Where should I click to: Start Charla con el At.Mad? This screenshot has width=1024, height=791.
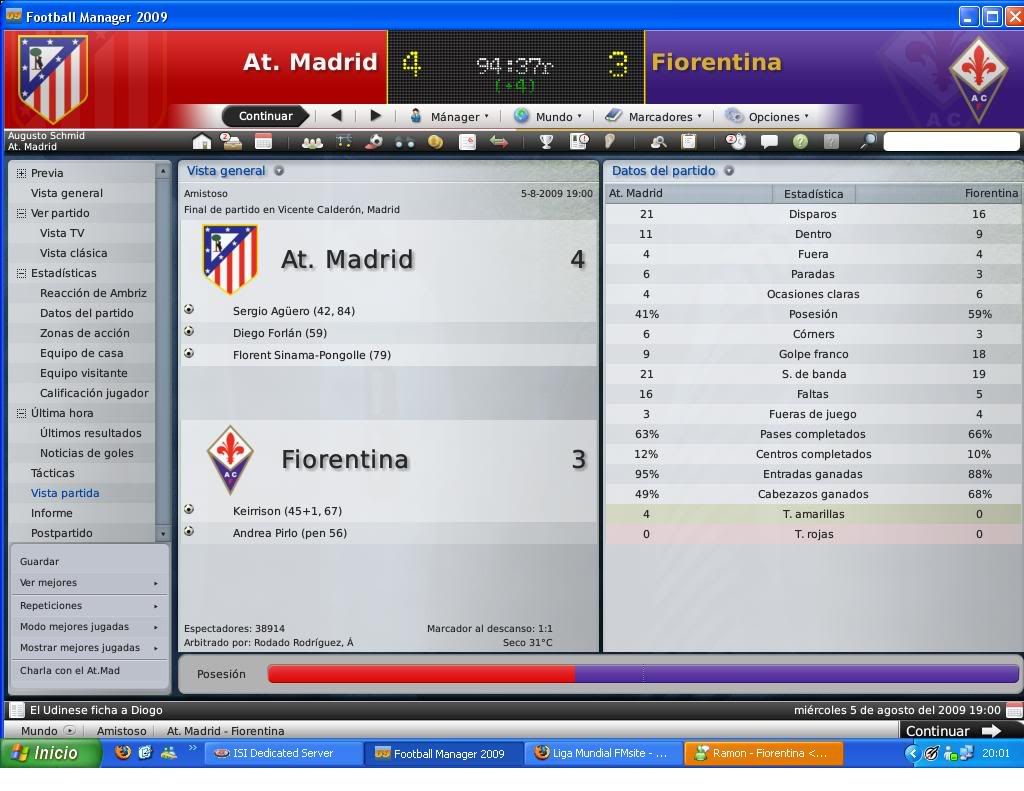point(70,670)
